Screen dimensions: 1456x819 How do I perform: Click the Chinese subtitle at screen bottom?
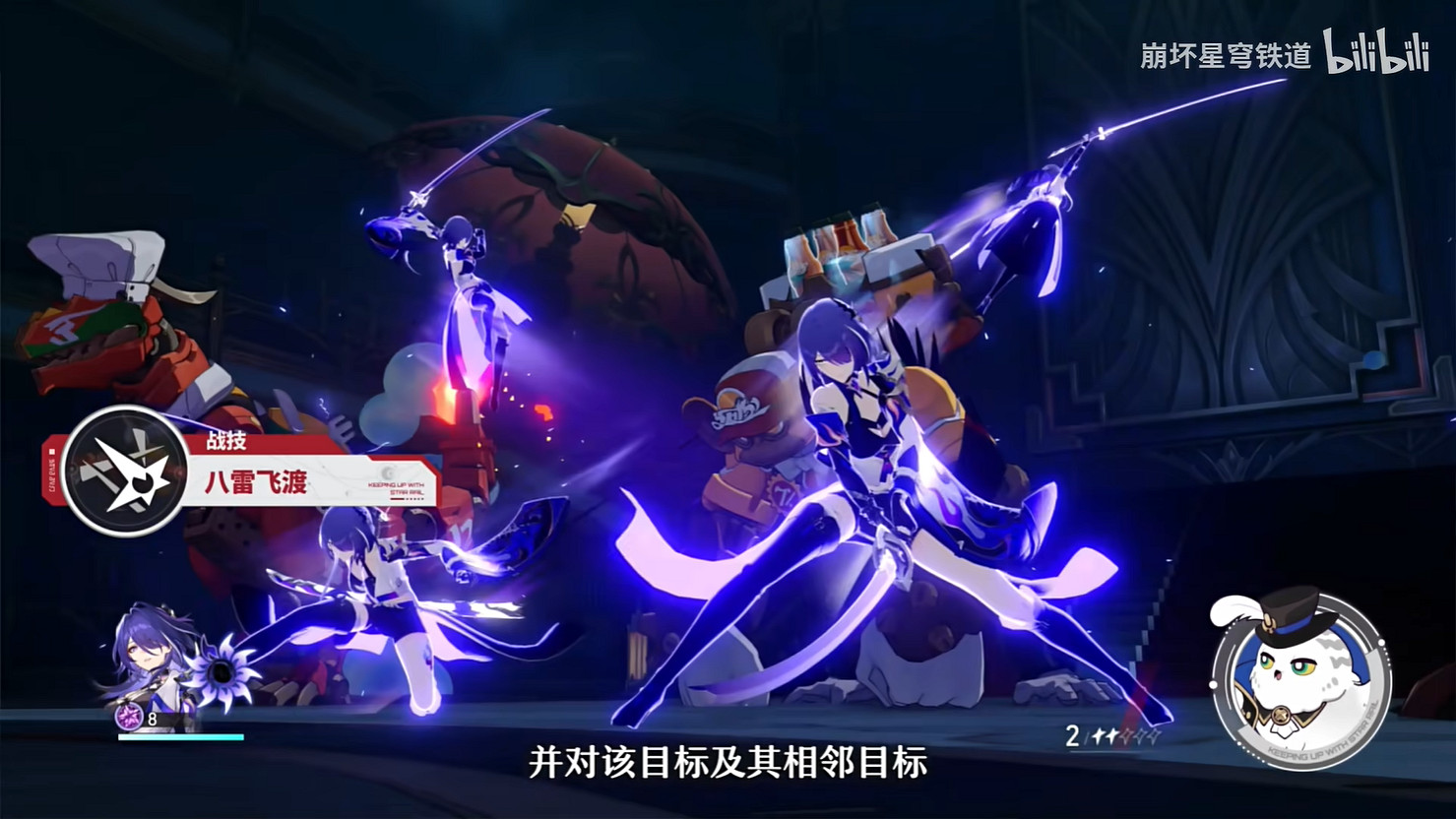tap(728, 764)
